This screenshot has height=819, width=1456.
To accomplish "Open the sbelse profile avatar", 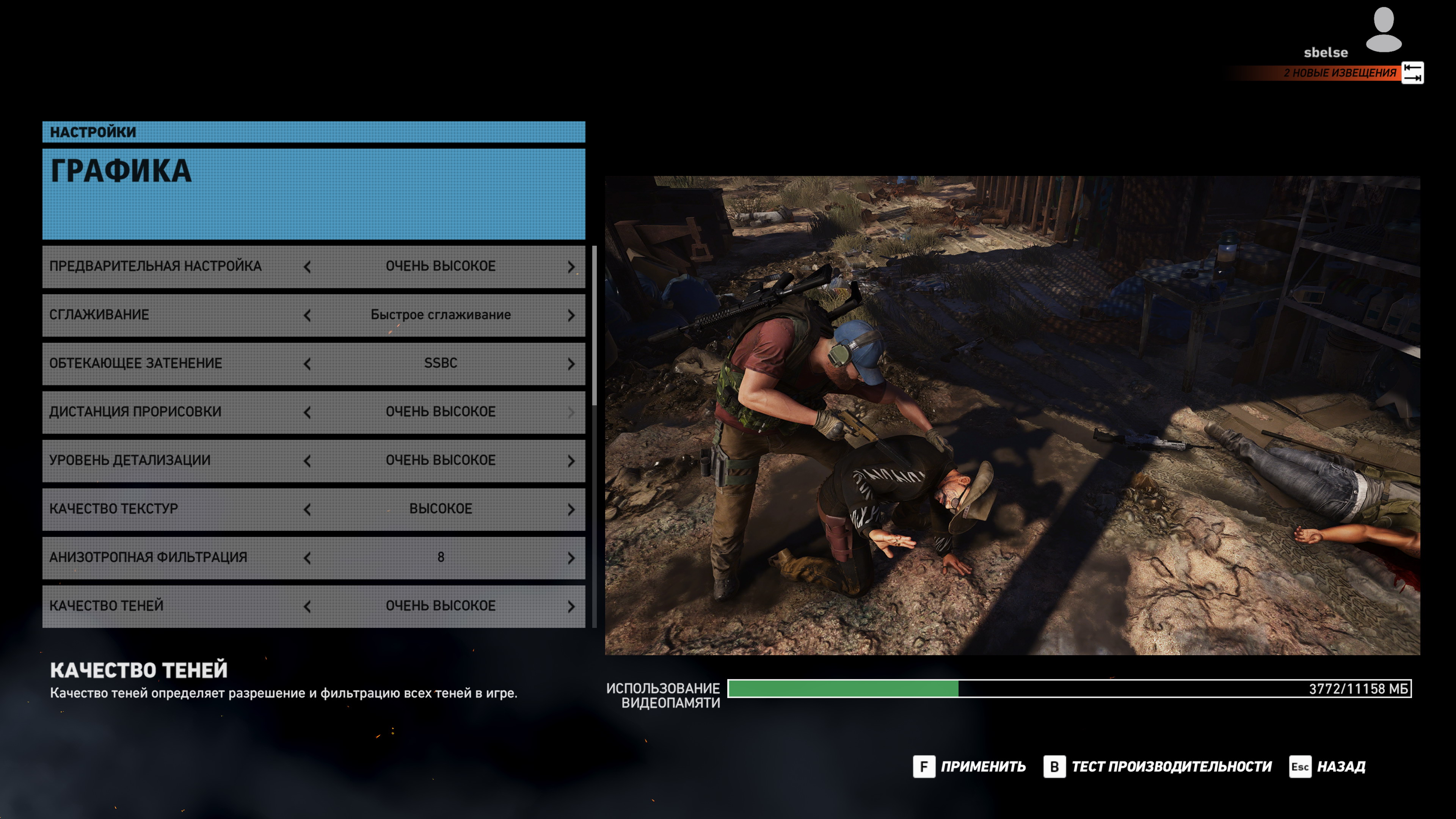I will point(1383,30).
